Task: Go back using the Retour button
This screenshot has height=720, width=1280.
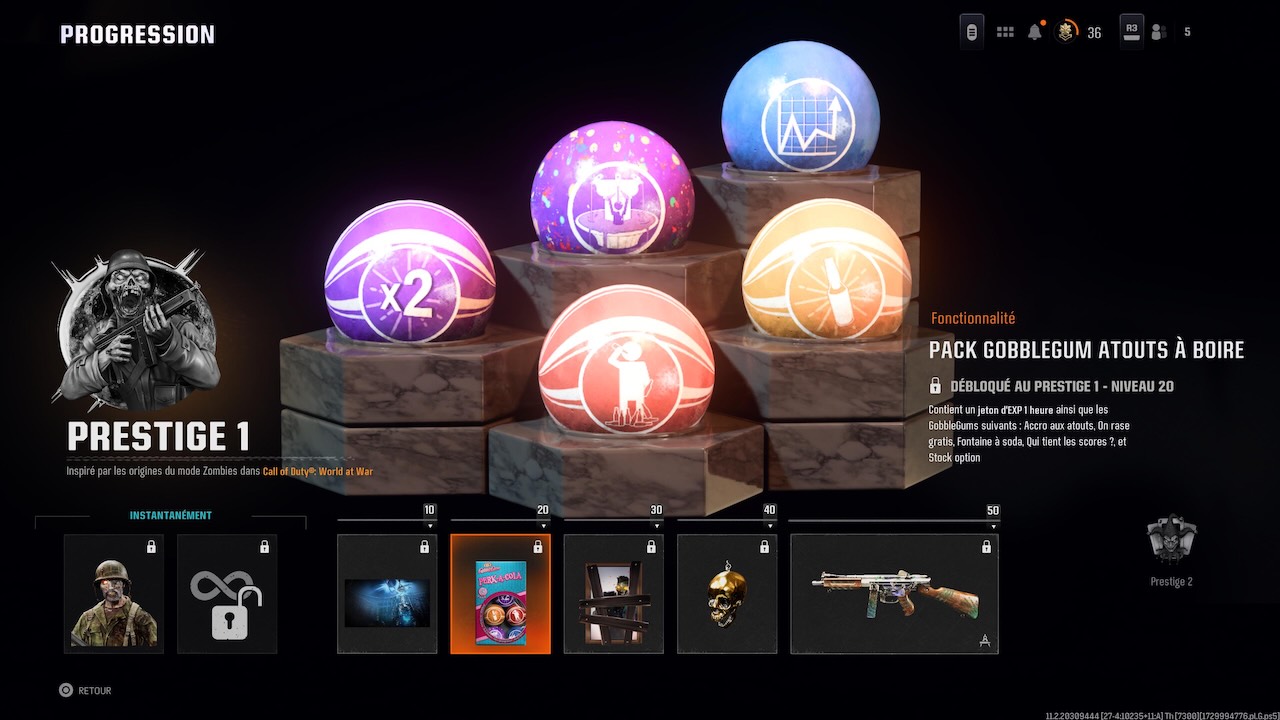Action: (x=85, y=690)
